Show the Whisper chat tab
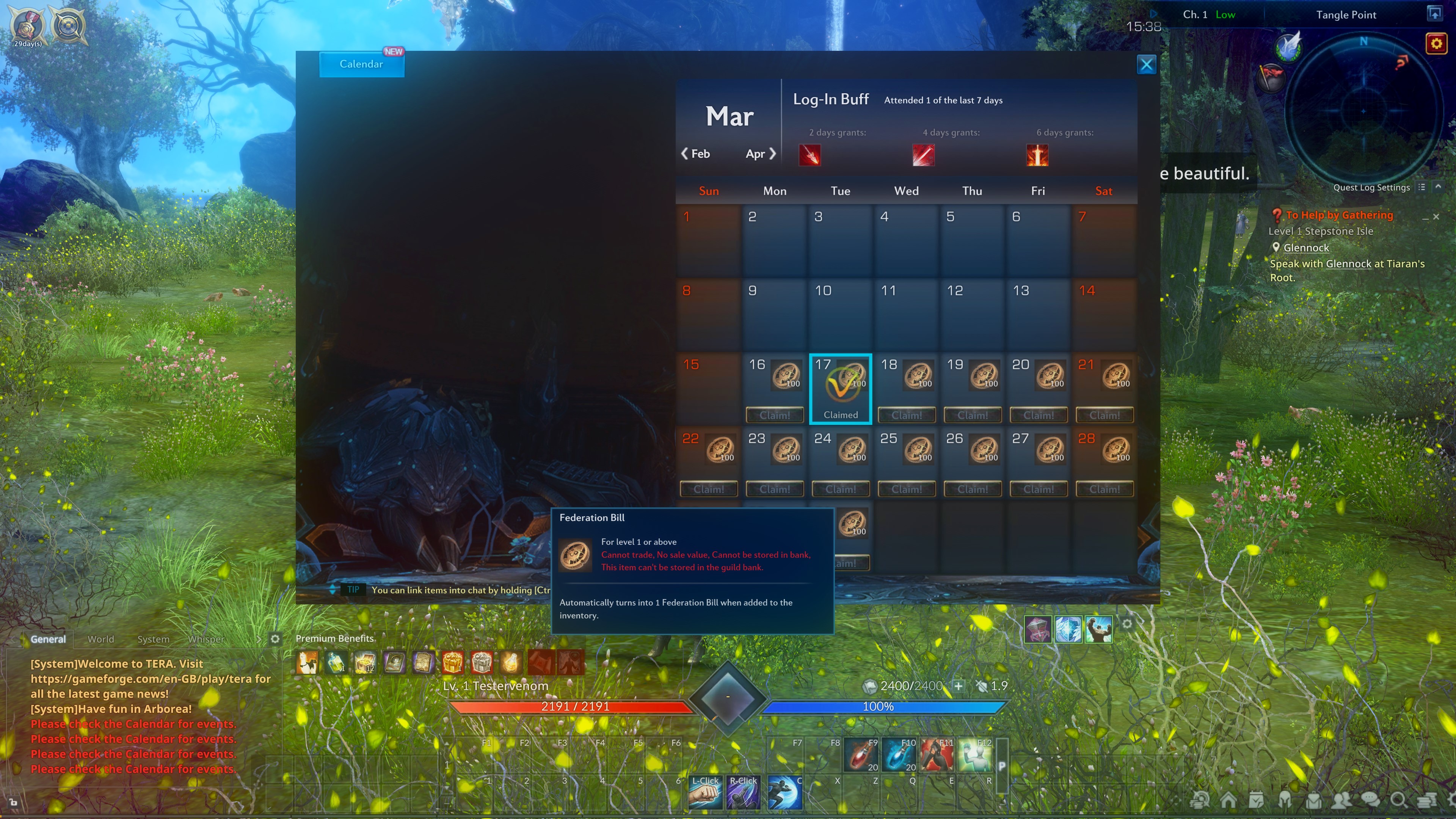 tap(206, 639)
